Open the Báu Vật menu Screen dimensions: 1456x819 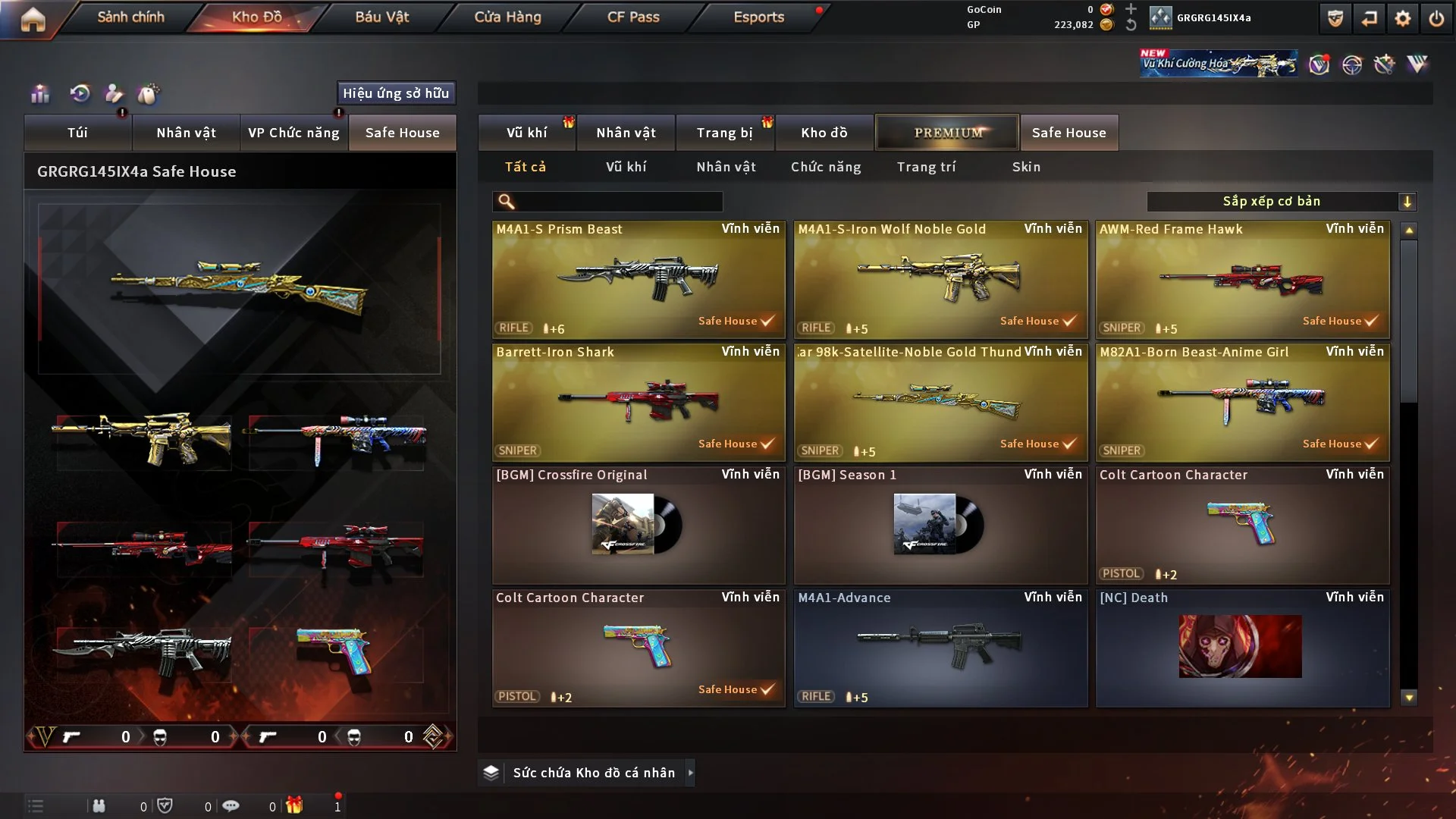[381, 17]
